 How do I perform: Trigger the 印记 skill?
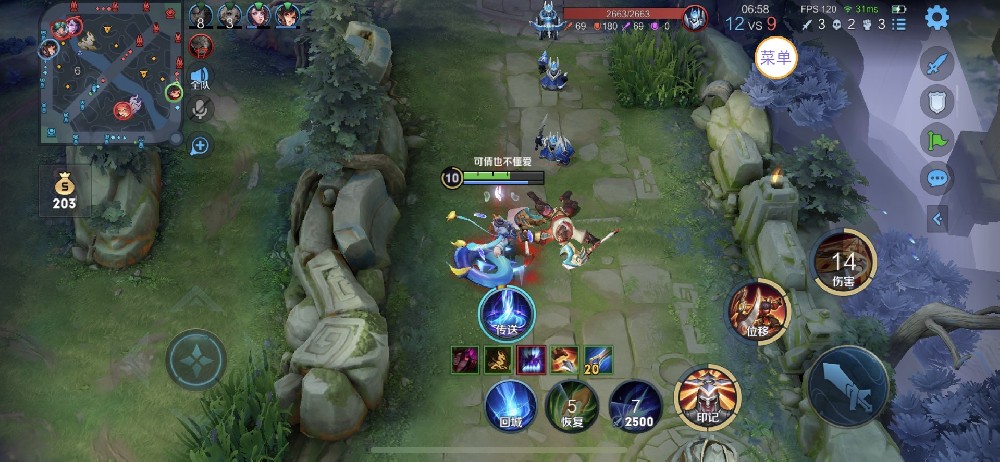point(708,393)
